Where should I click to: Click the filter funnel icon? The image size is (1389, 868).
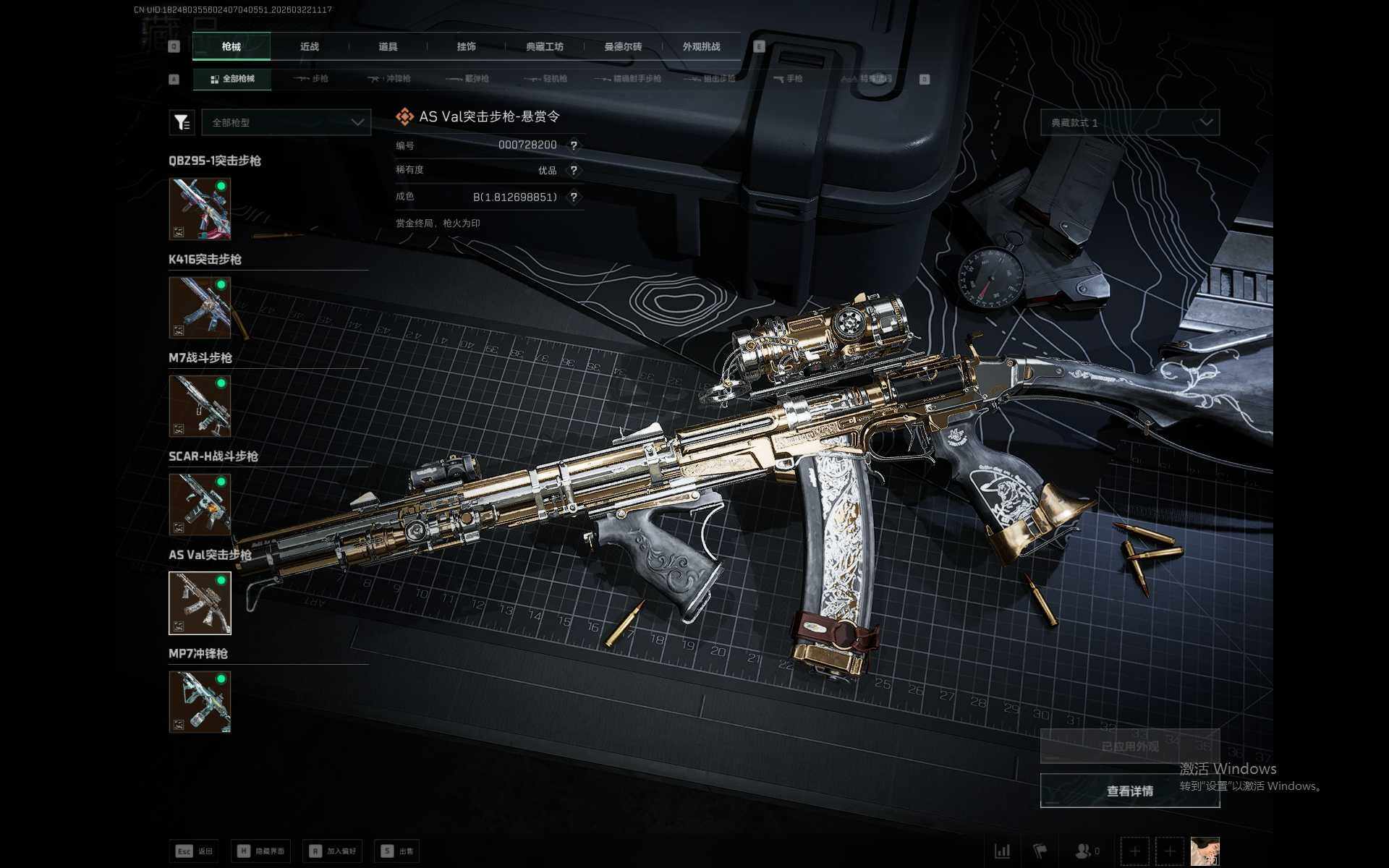click(182, 122)
